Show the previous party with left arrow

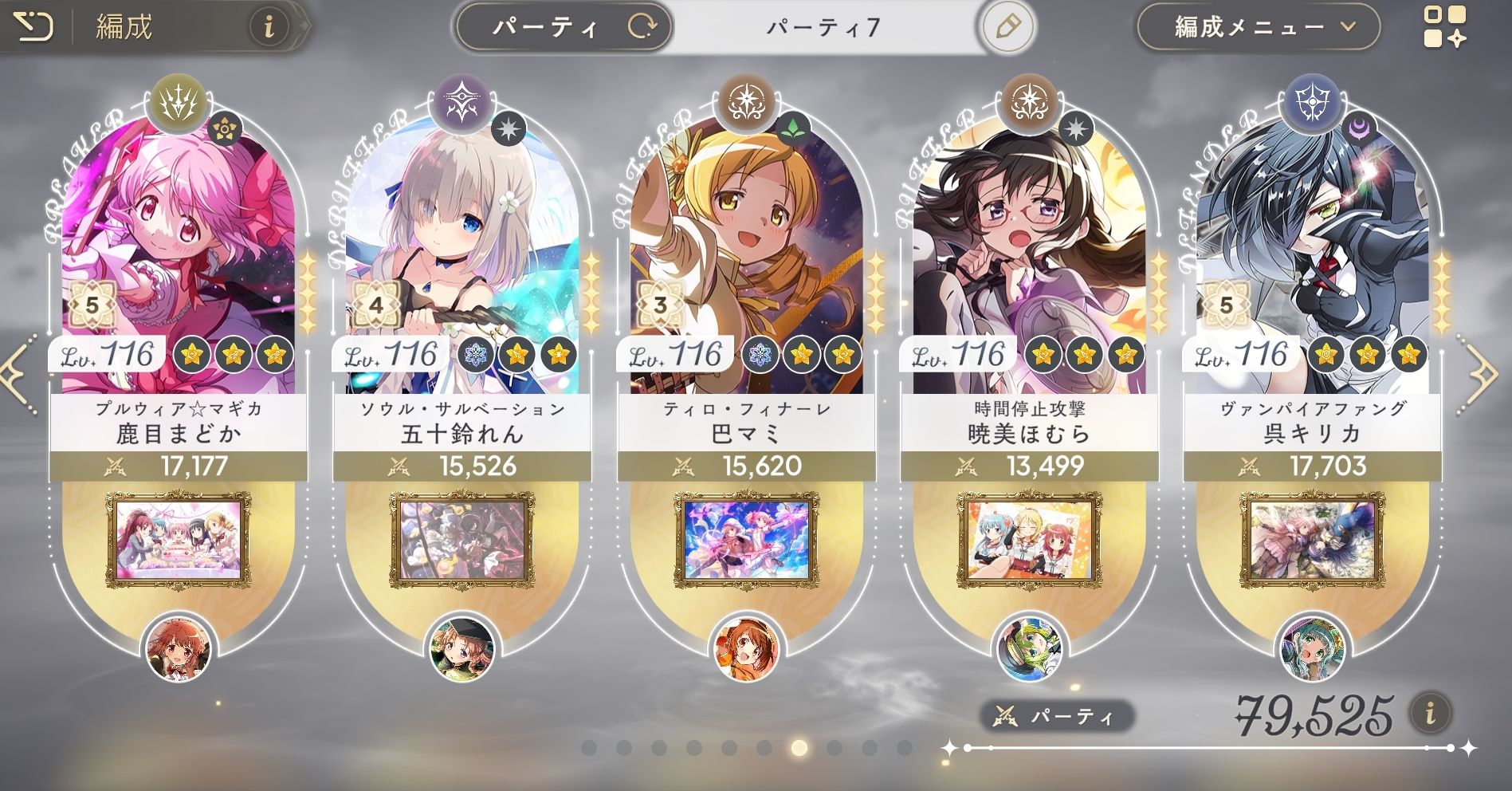pyautogui.click(x=18, y=372)
